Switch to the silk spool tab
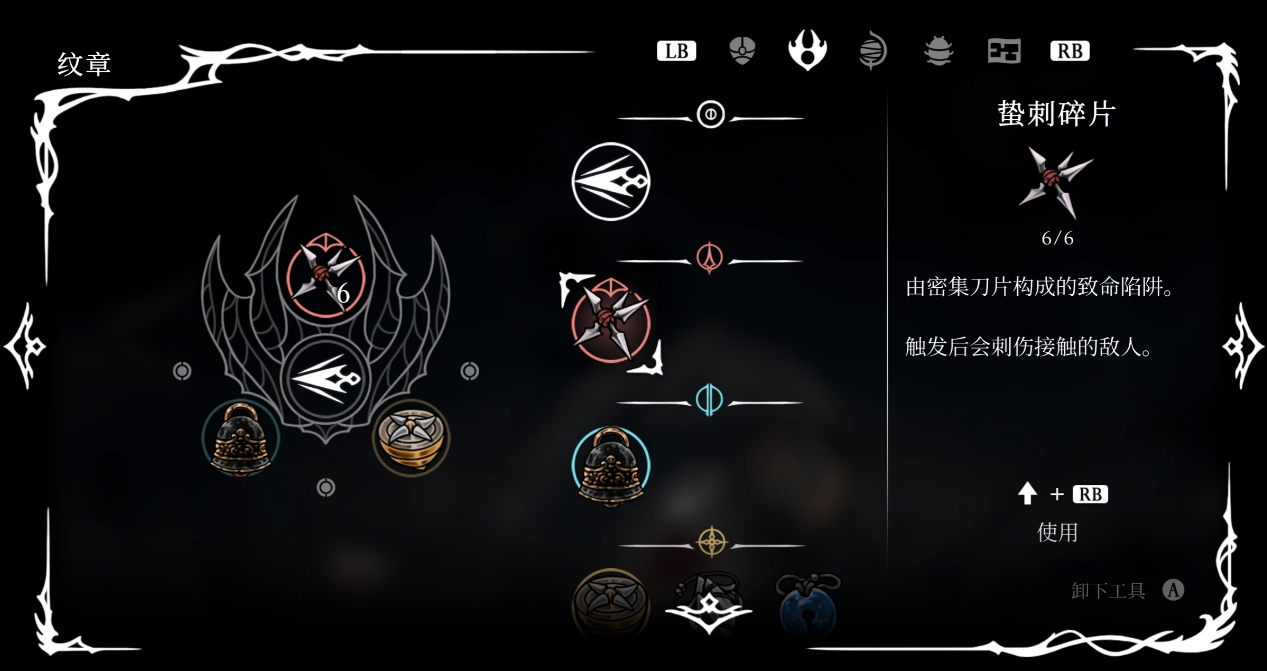Image resolution: width=1267 pixels, height=671 pixels. coord(873,50)
